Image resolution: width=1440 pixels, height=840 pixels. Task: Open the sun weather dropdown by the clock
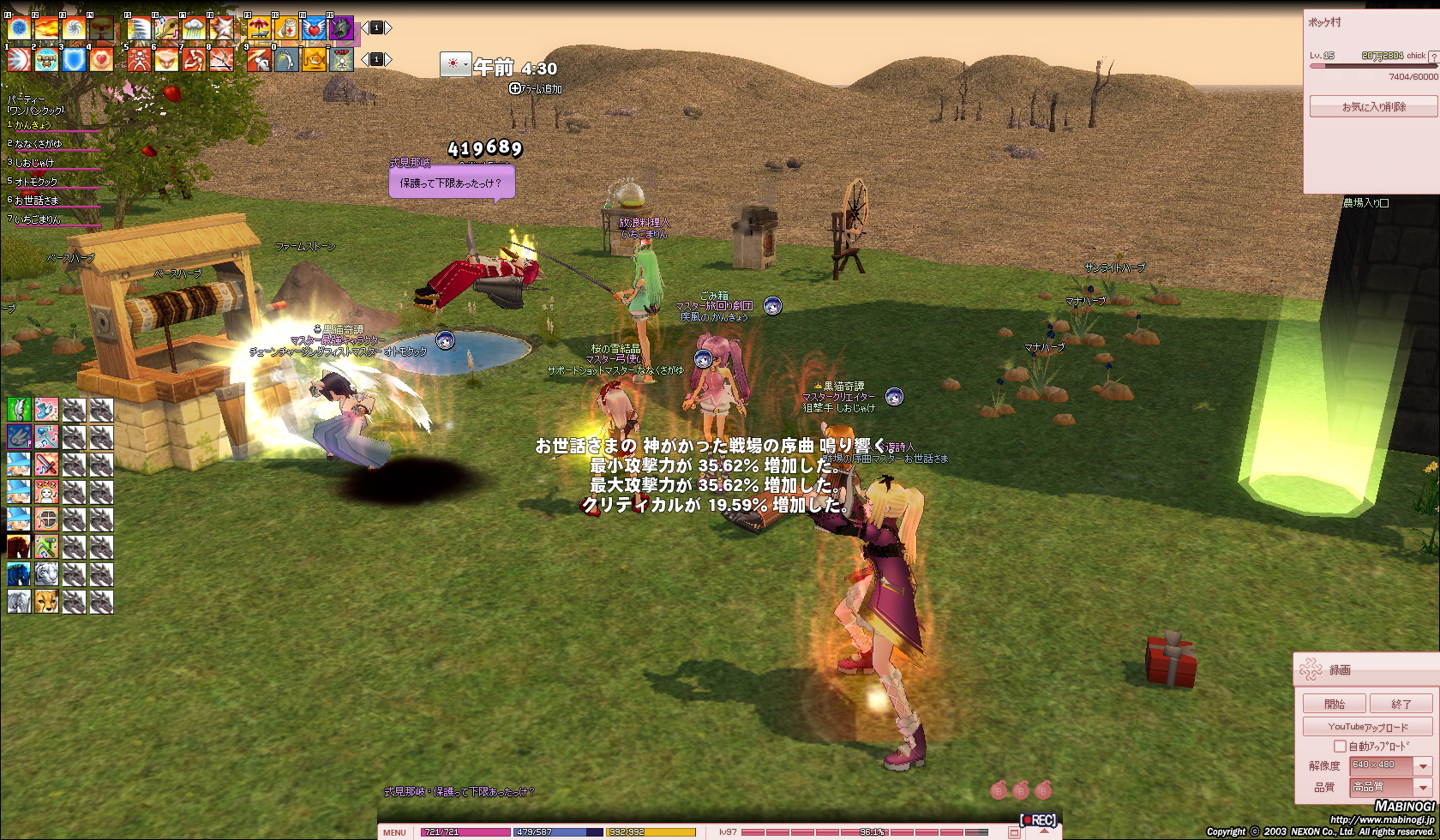pyautogui.click(x=455, y=65)
